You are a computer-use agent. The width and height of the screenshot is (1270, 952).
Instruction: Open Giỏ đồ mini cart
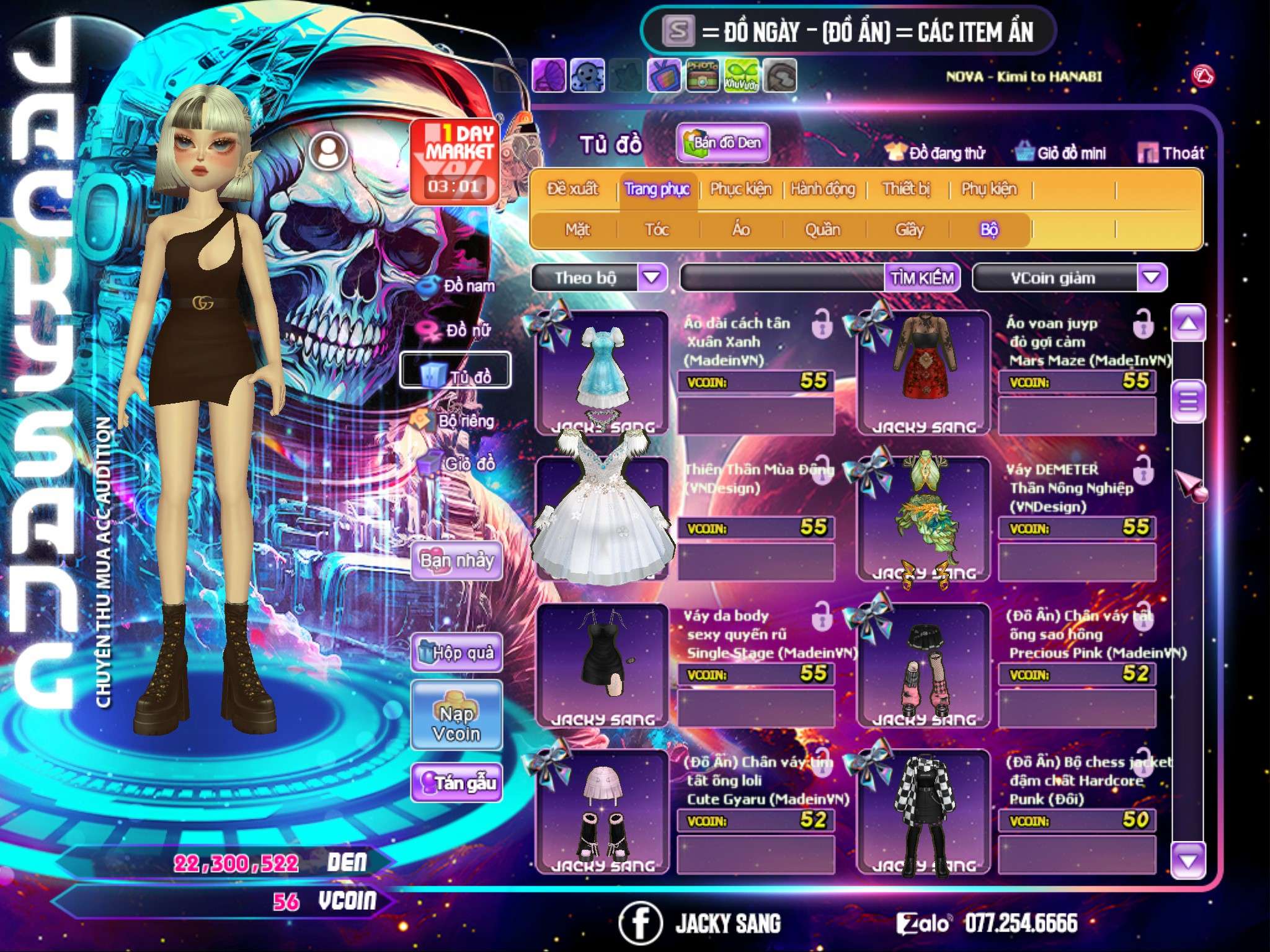pos(1061,153)
